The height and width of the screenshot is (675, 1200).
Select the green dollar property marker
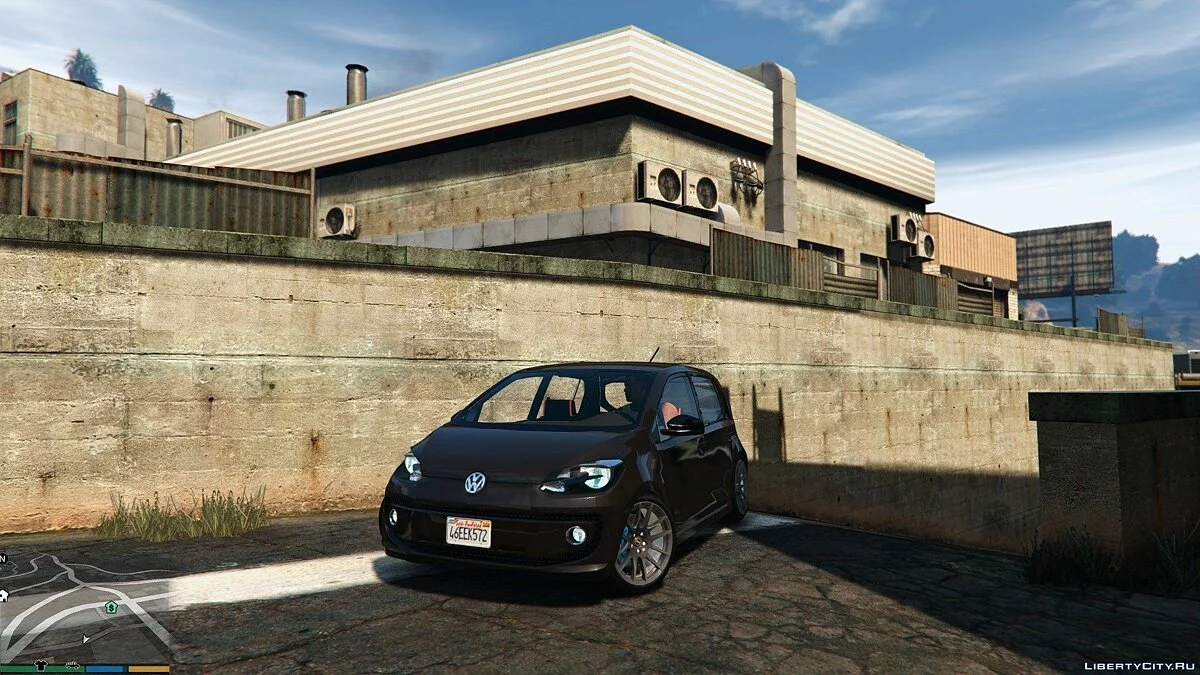click(110, 607)
